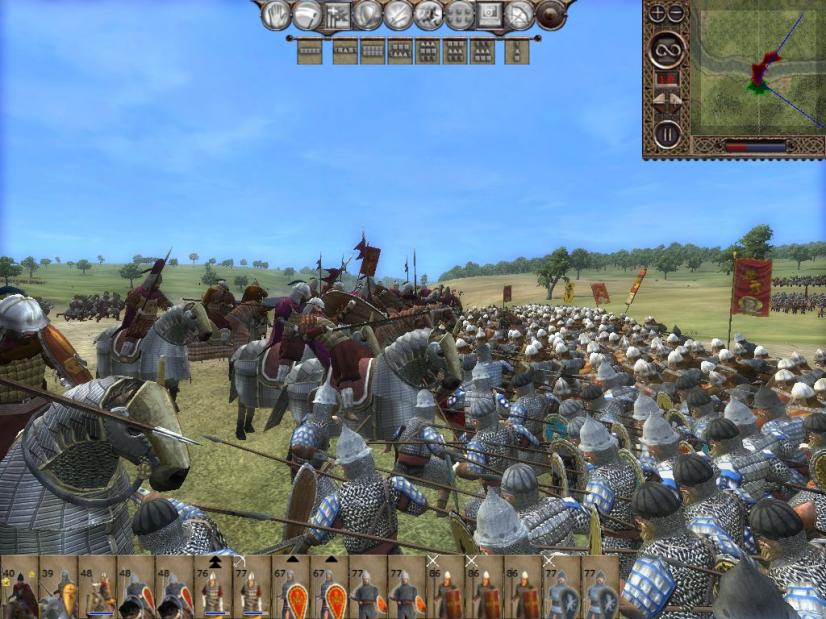Viewport: 826px width, 619px height.
Task: Decrease battle speed with left arrow
Action: pyautogui.click(x=658, y=98)
